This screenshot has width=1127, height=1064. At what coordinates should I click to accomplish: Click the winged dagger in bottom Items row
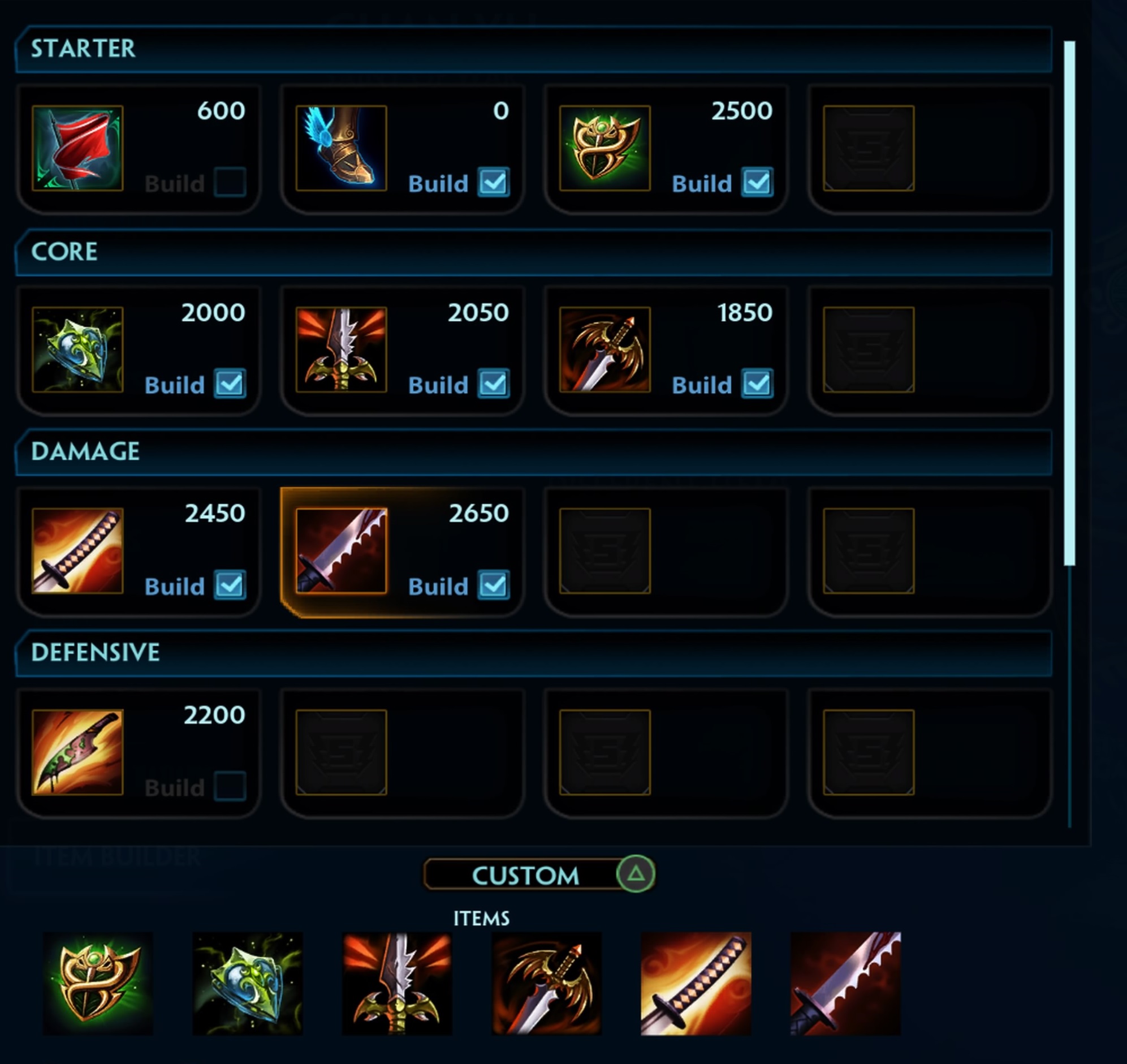pos(546,984)
